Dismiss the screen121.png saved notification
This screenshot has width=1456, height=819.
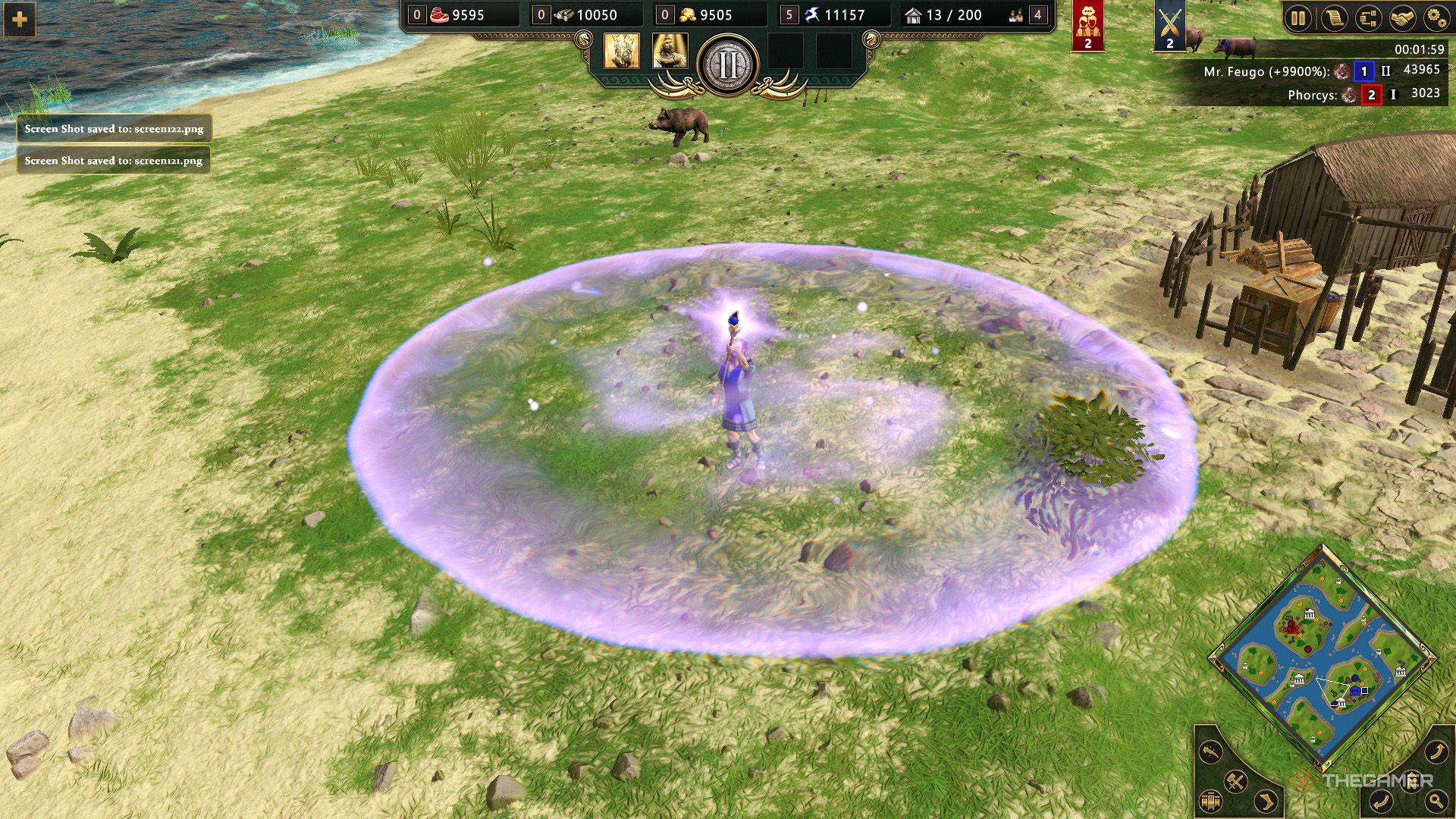click(x=114, y=161)
